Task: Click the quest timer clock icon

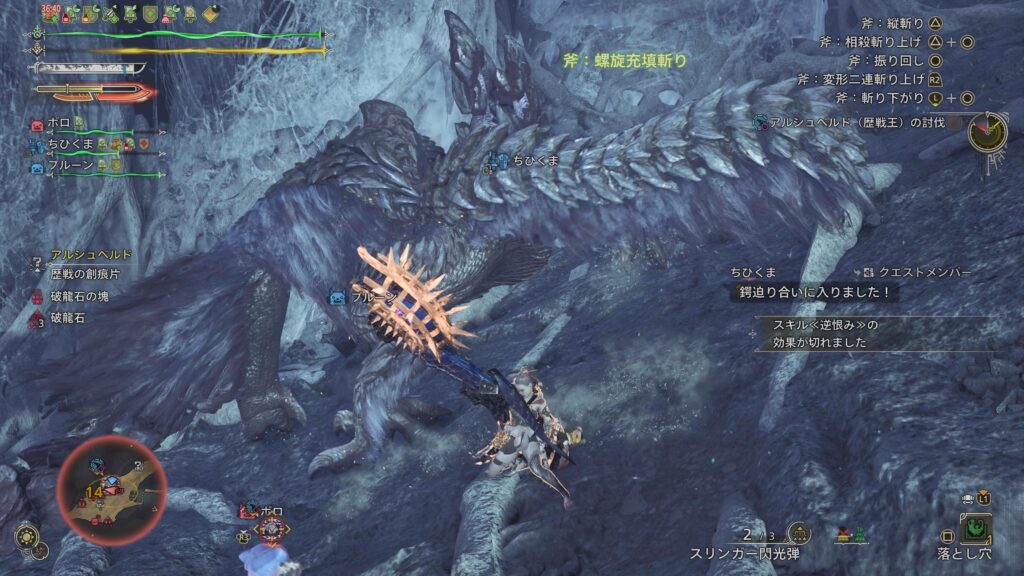Action: (986, 131)
